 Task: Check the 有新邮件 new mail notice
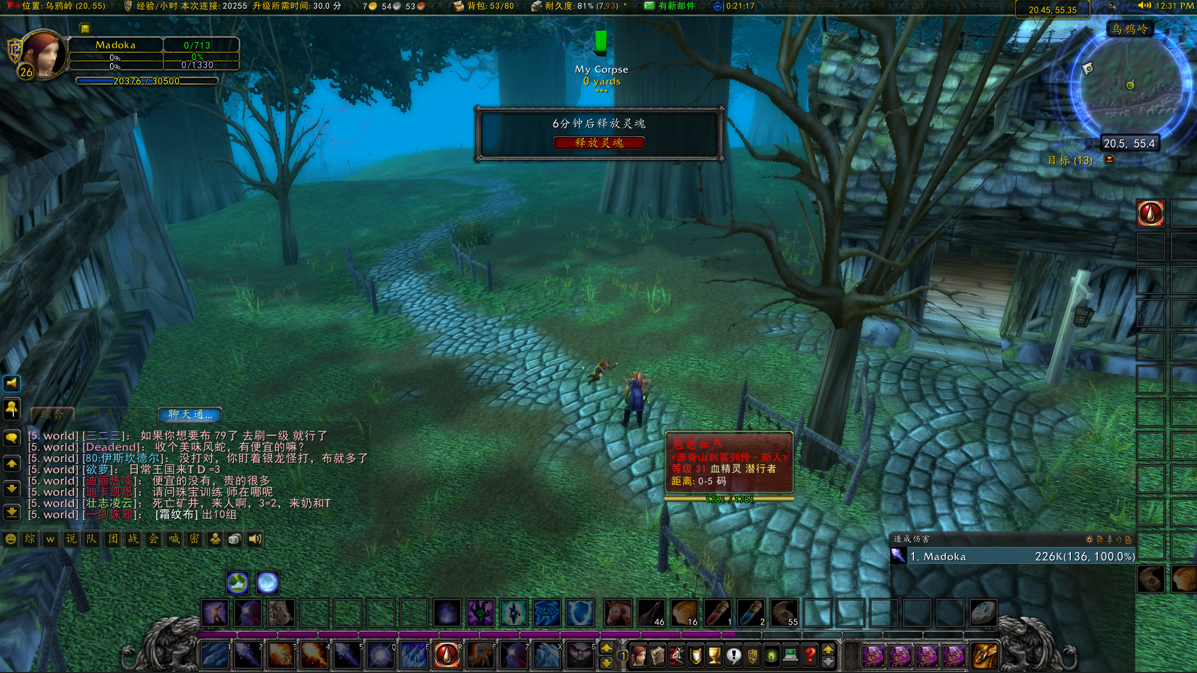[x=670, y=6]
